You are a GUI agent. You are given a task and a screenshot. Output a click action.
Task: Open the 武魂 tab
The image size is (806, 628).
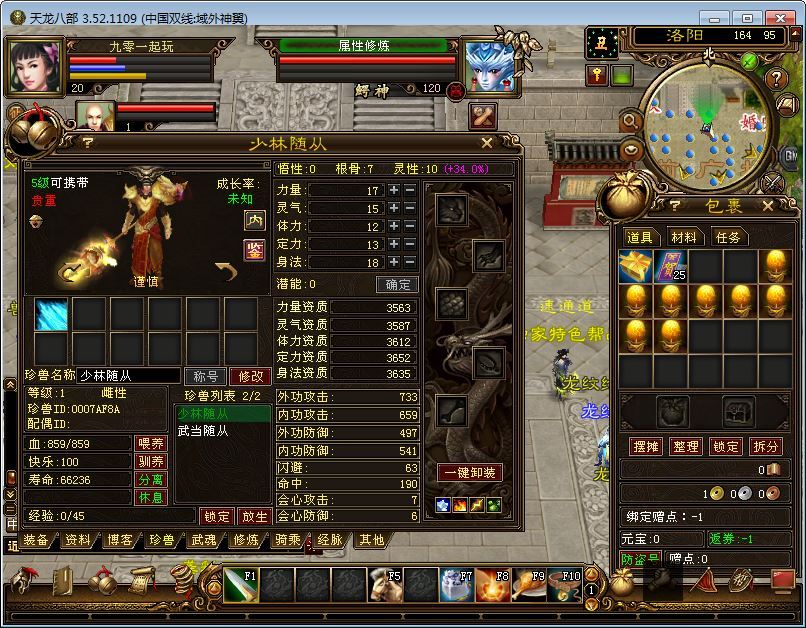[x=204, y=540]
